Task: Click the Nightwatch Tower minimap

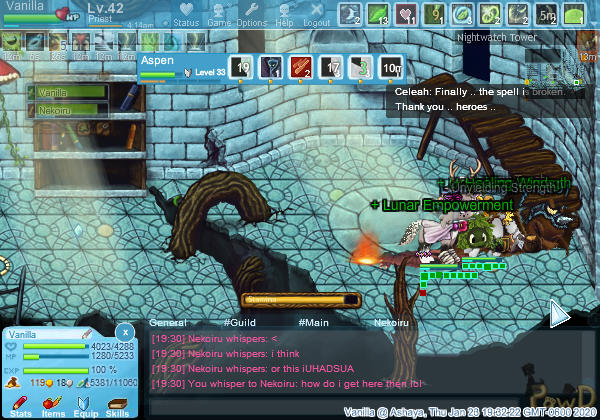Action: (553, 72)
